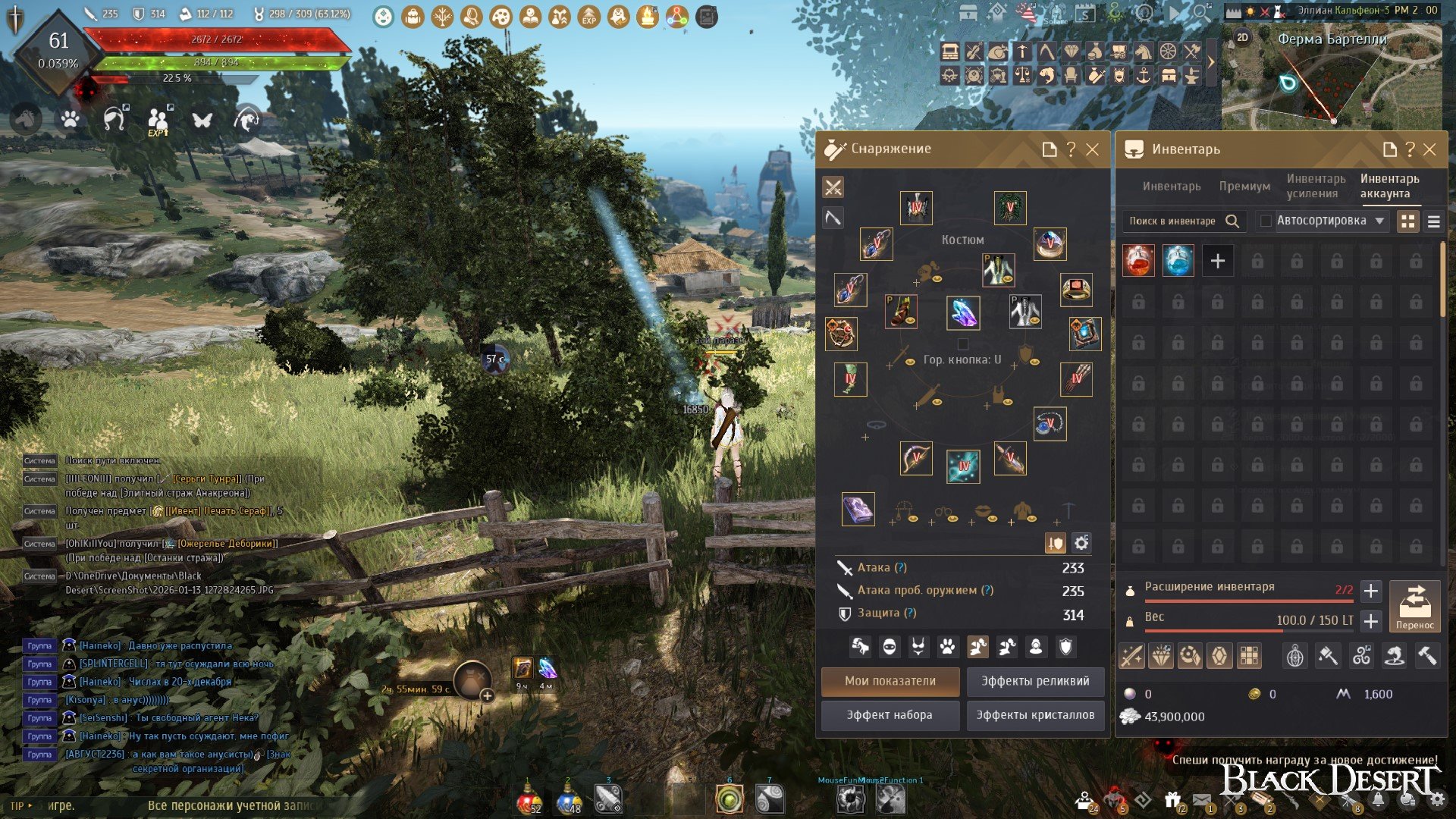1456x819 pixels.
Task: Select the purple crystal in equipment center
Action: tap(963, 312)
